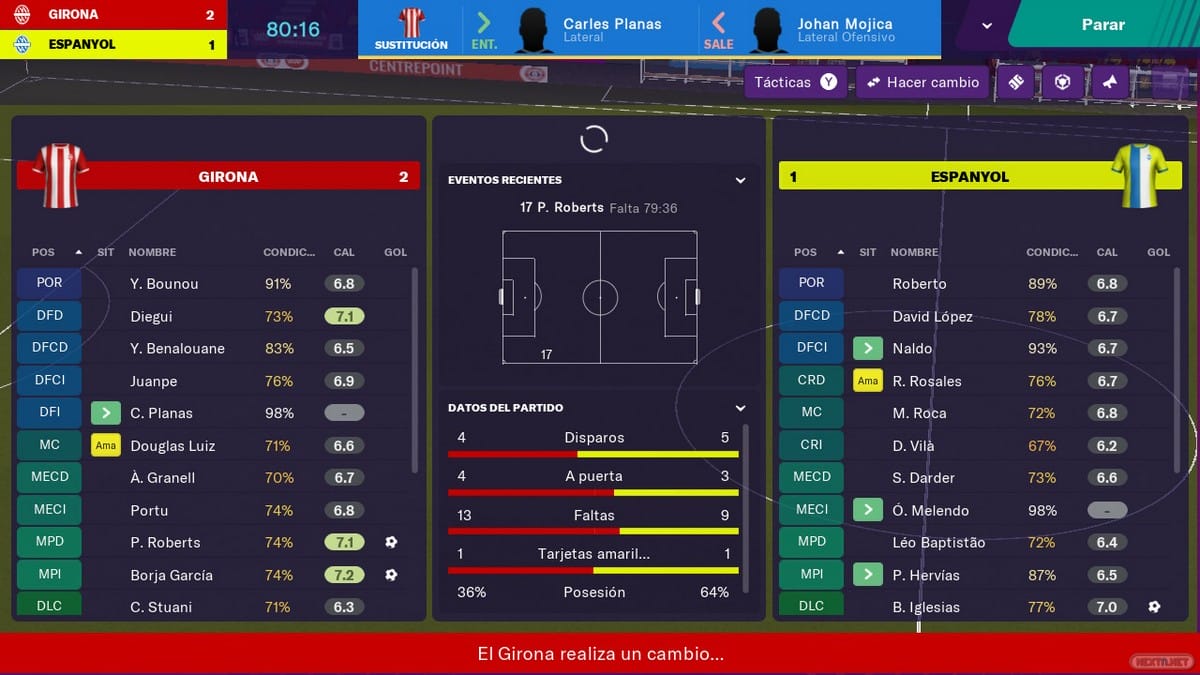This screenshot has width=1200, height=675.
Task: Open the Tácticas panel
Action: click(795, 82)
